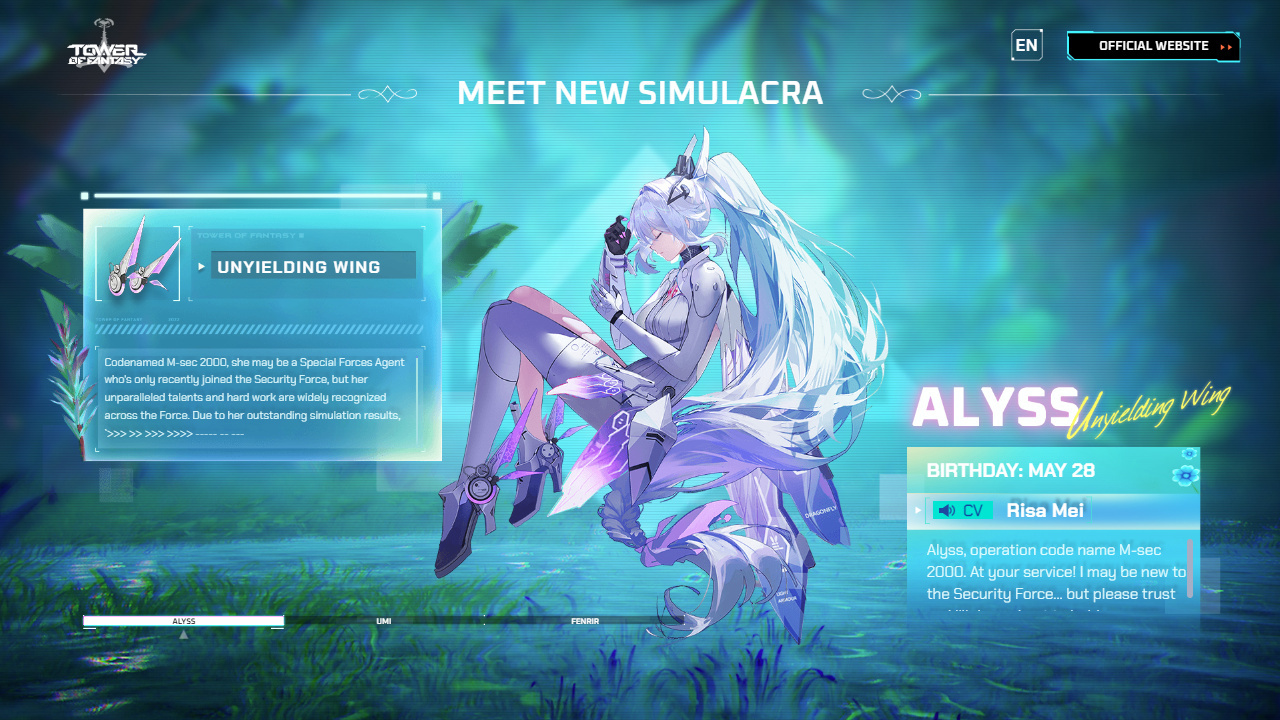Select the Alyss character tab
Image resolution: width=1280 pixels, height=720 pixels.
coord(184,621)
